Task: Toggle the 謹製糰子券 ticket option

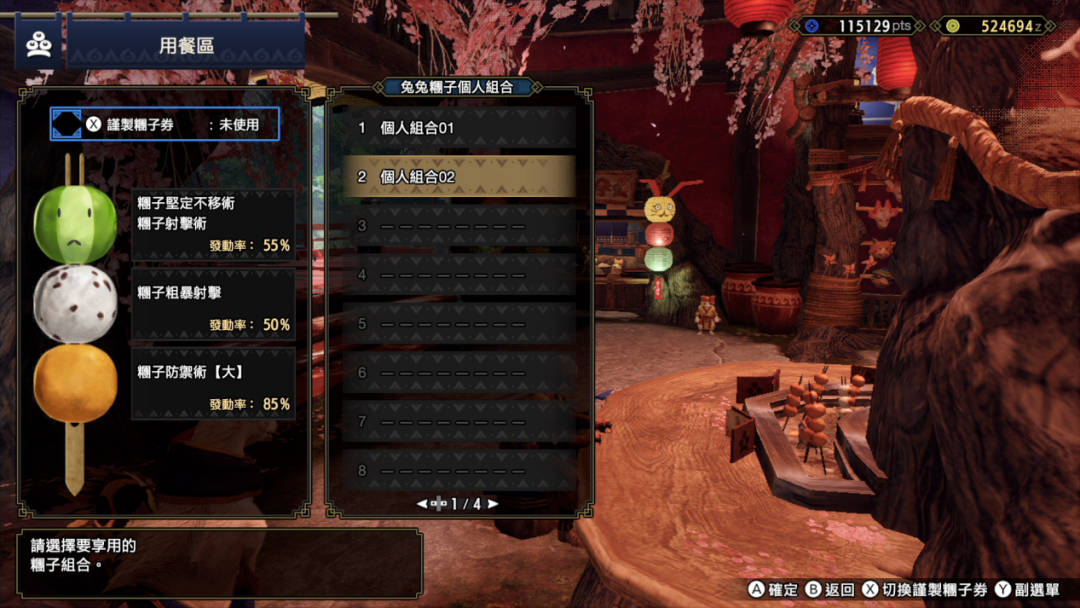Action: point(165,125)
